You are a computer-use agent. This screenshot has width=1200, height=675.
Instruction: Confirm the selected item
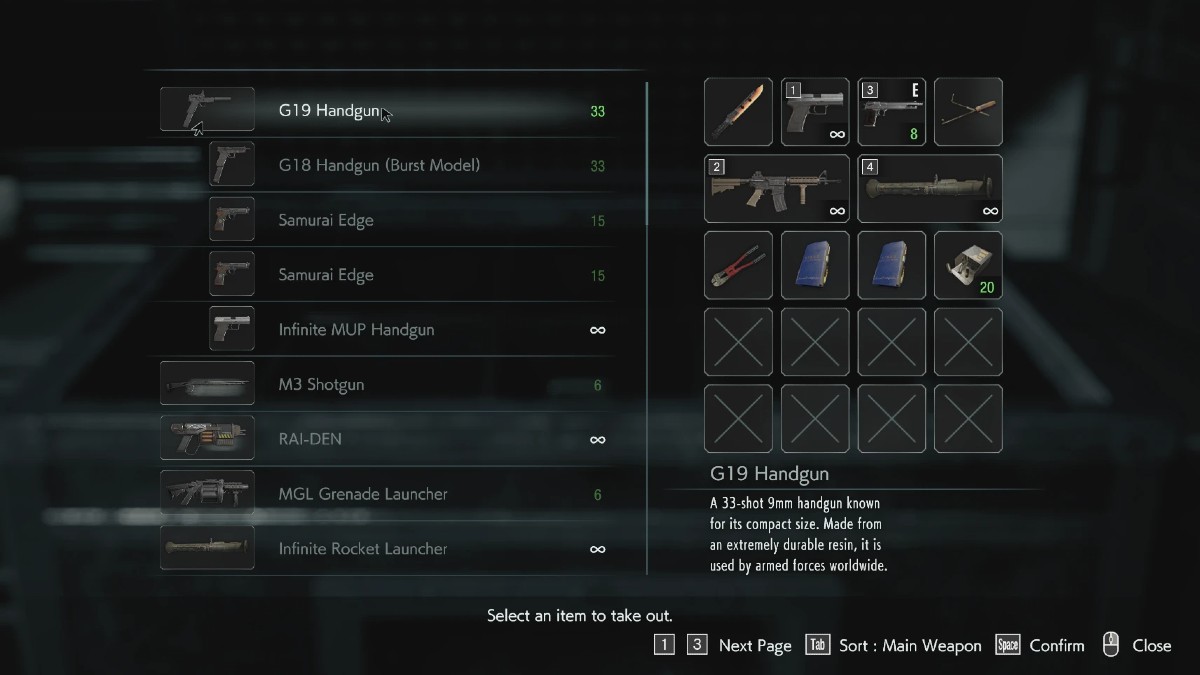tap(1055, 646)
